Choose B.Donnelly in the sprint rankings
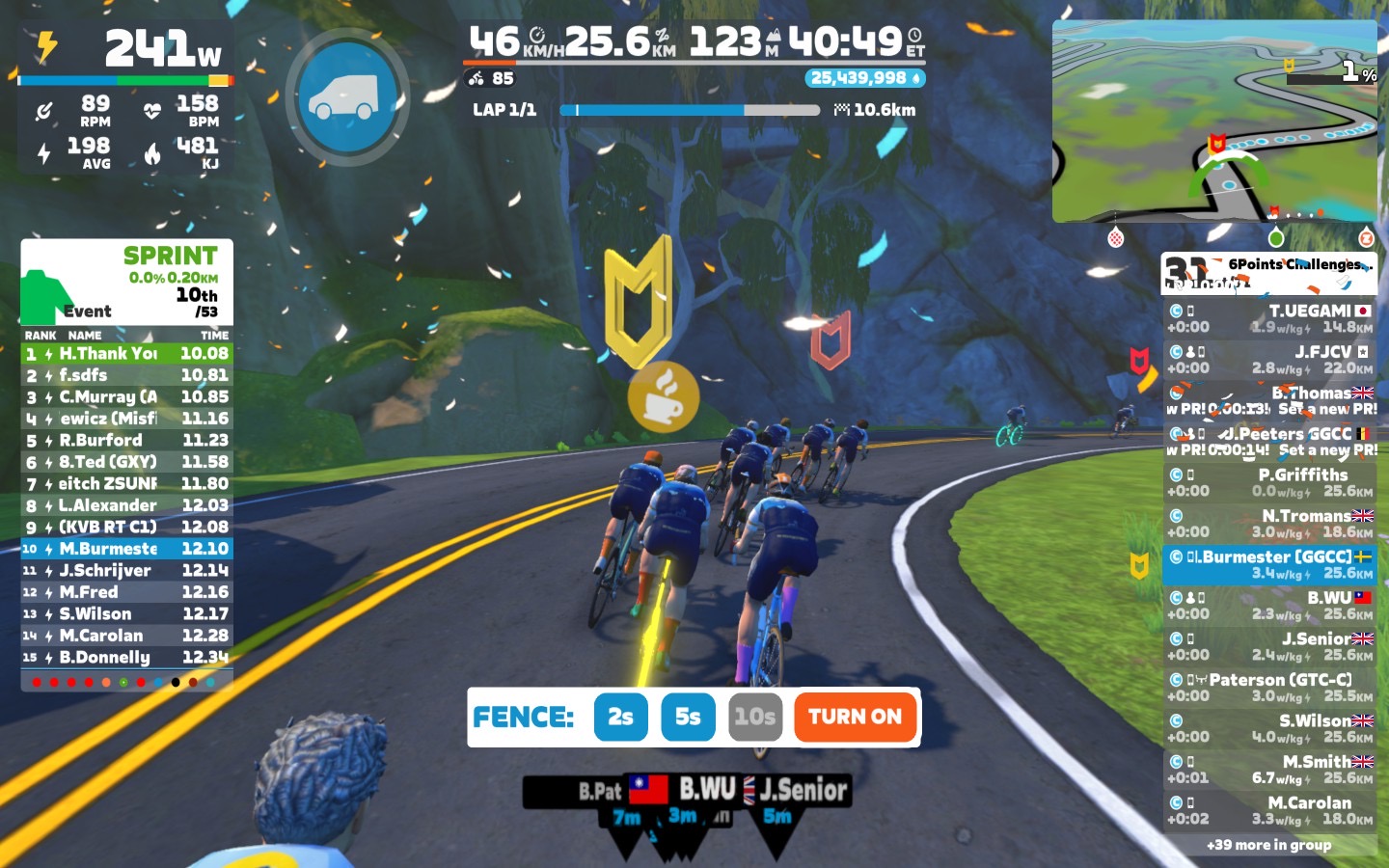 pyautogui.click(x=126, y=658)
